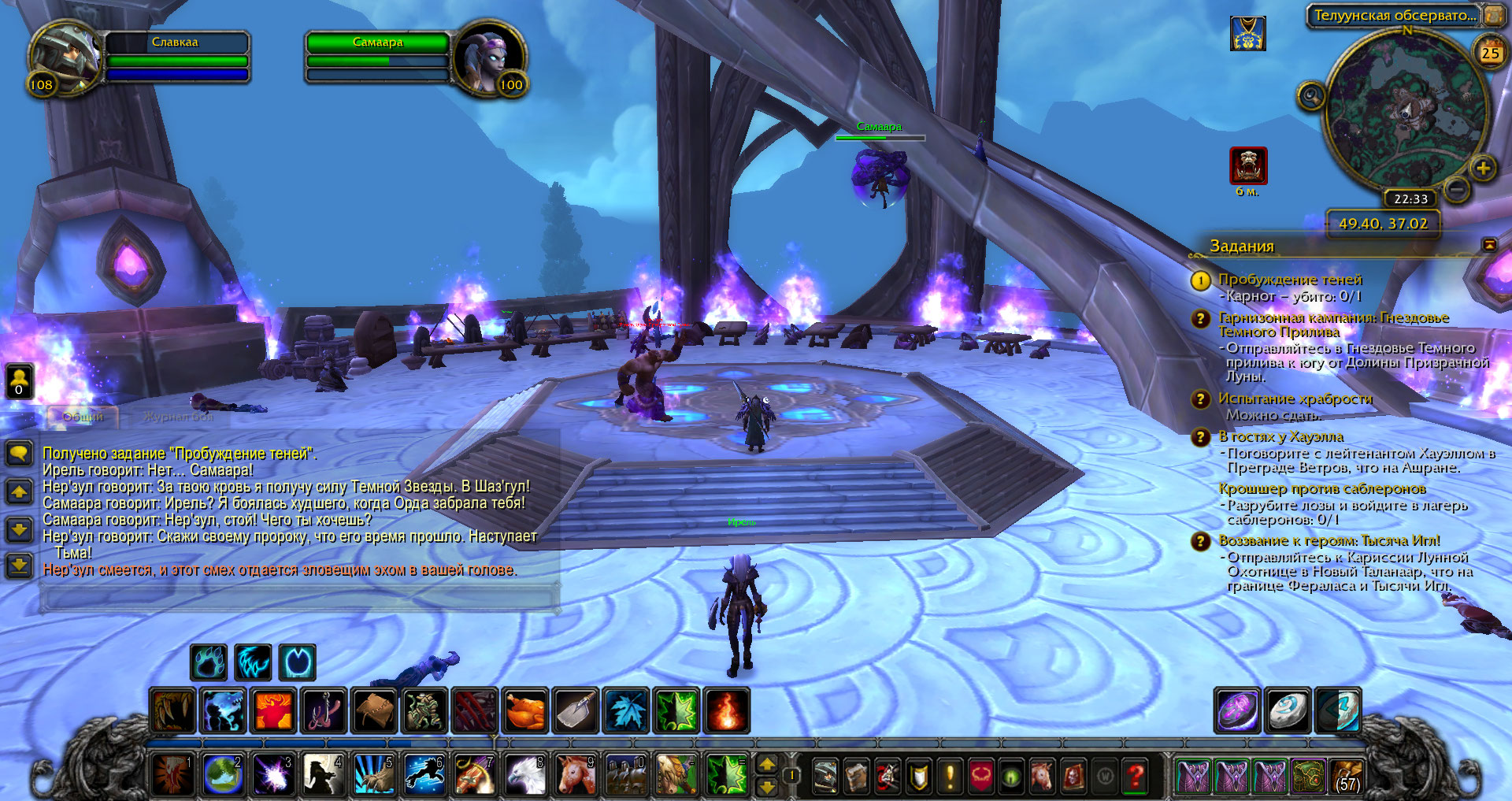
Task: Switch to the Общий chat tab
Action: pos(83,416)
